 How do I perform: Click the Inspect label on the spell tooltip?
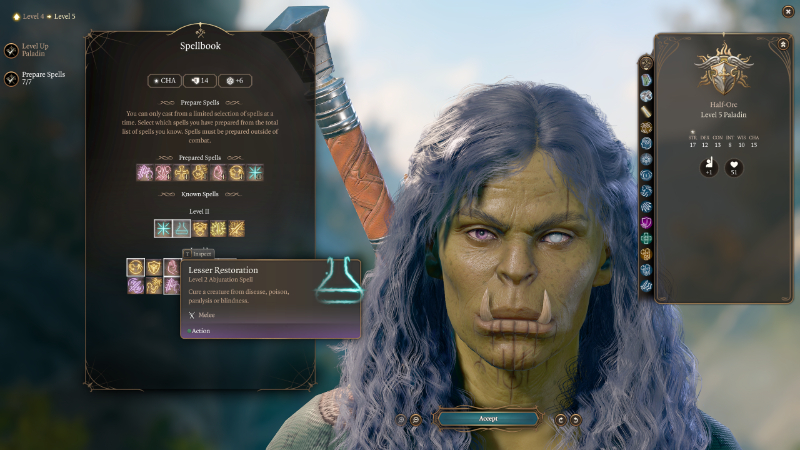tap(200, 254)
